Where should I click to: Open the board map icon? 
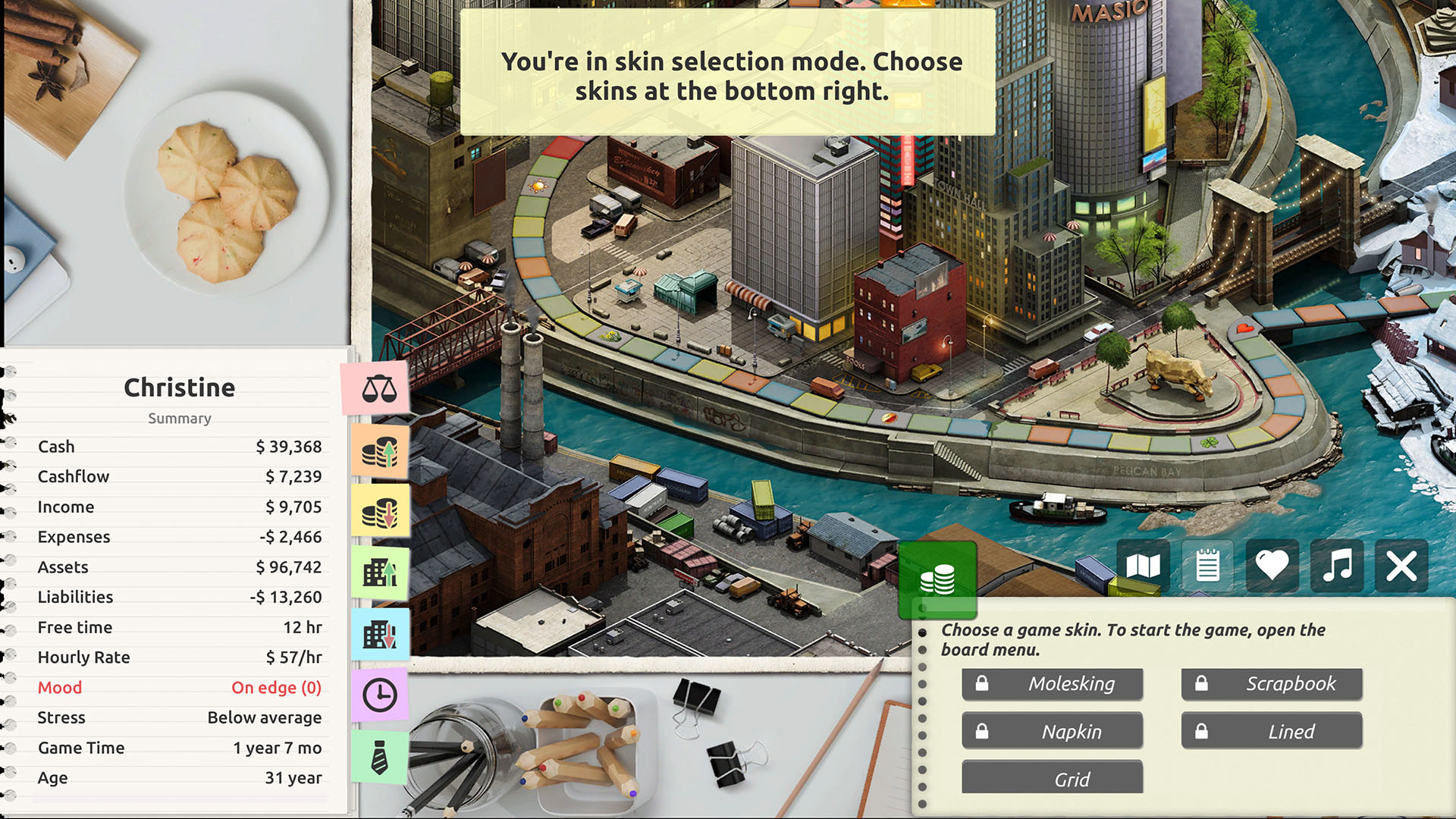pyautogui.click(x=1143, y=566)
